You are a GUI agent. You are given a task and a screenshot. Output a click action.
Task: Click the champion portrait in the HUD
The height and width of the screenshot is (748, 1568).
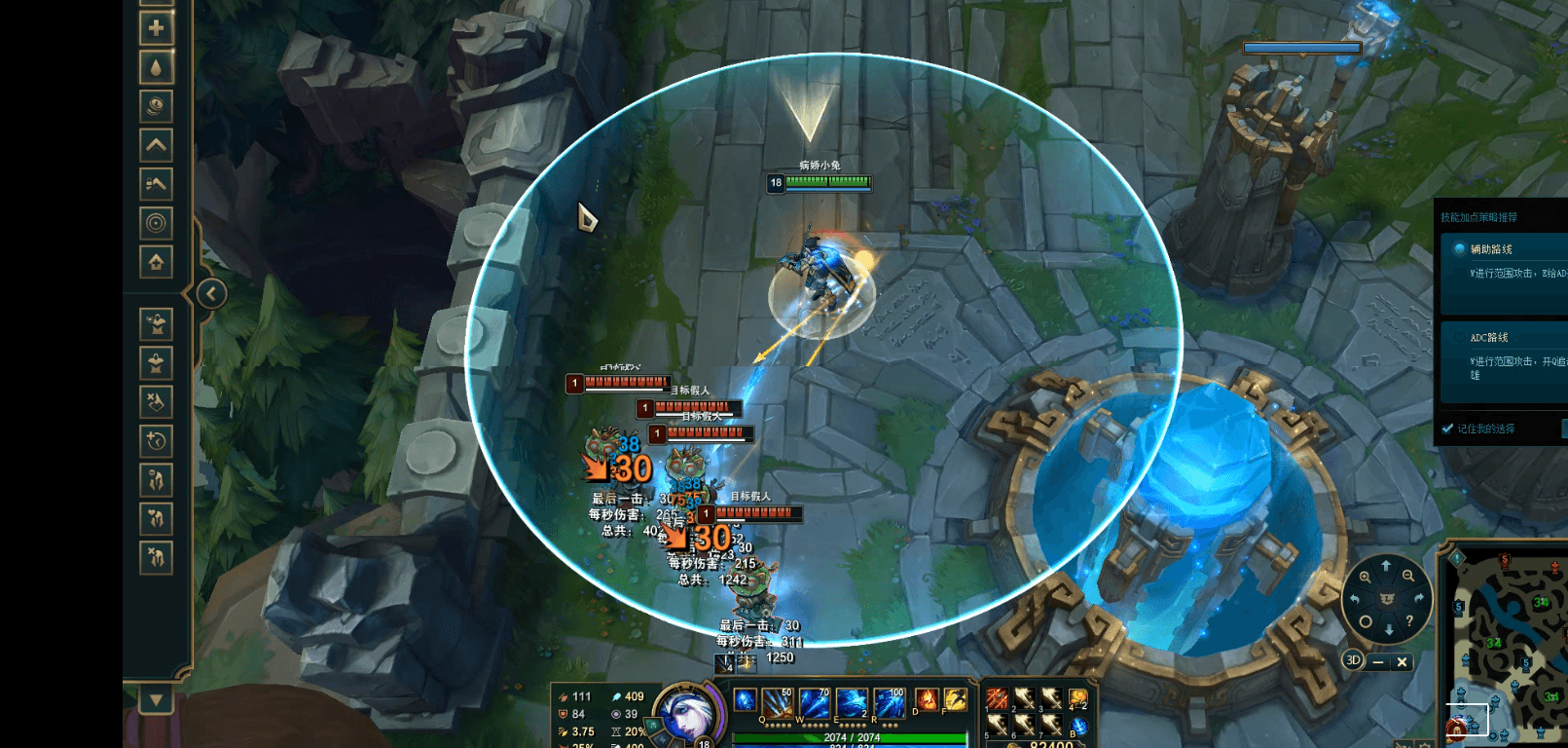click(685, 715)
